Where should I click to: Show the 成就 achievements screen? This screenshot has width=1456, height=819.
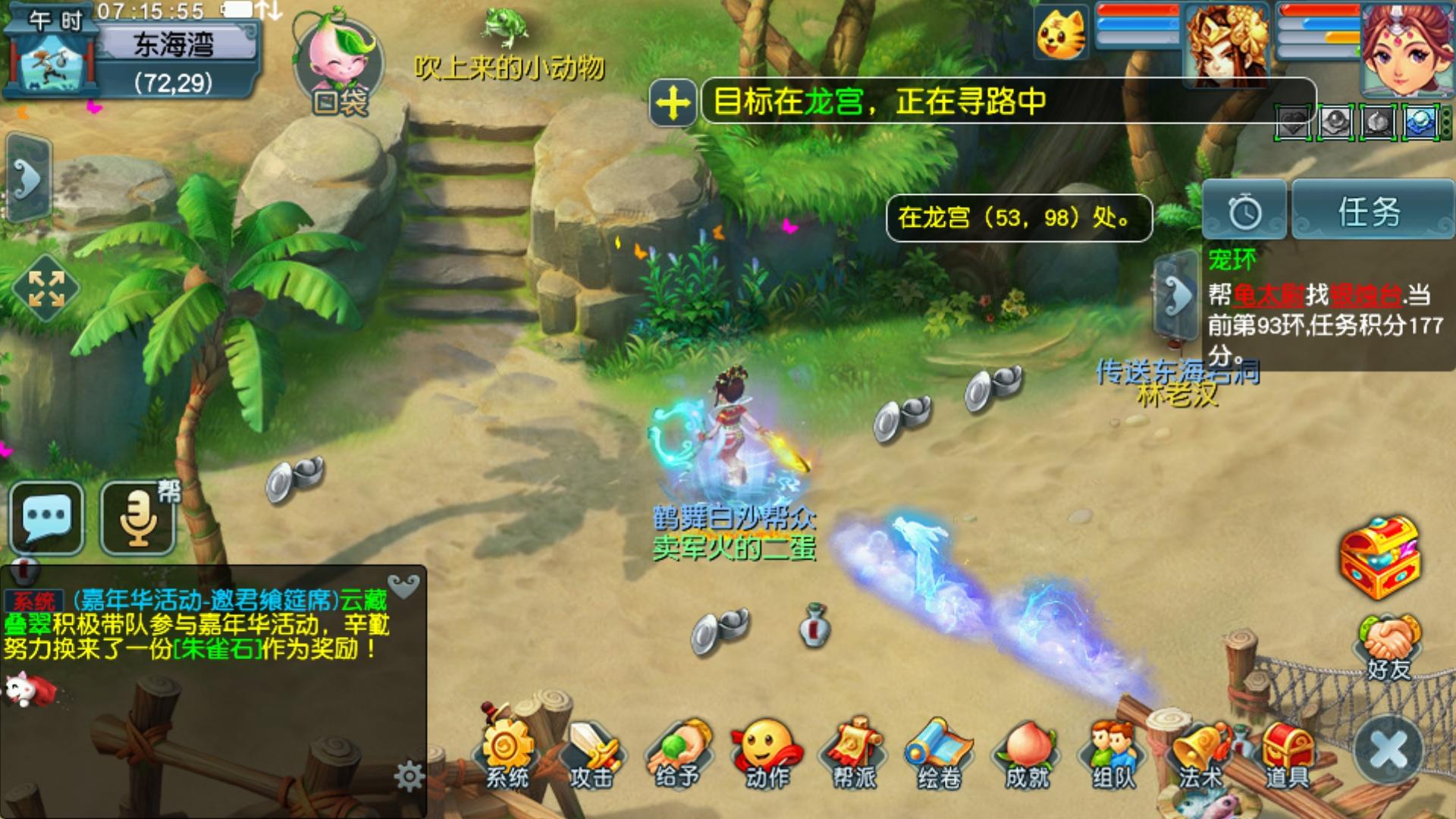[x=1028, y=753]
